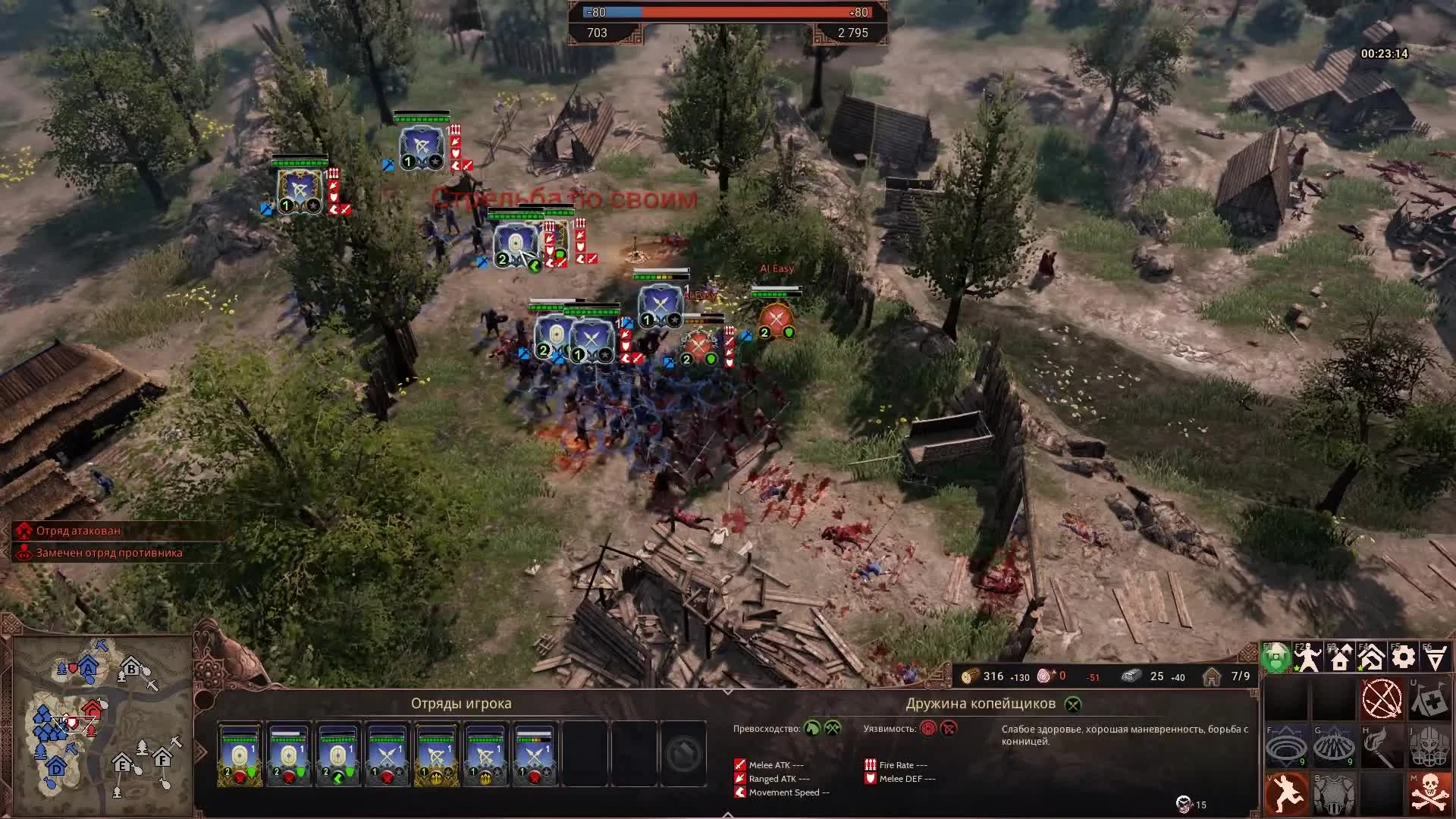Open the construction menu hammer icon (F4)
Image resolution: width=1456 pixels, height=819 pixels.
coord(1371,657)
